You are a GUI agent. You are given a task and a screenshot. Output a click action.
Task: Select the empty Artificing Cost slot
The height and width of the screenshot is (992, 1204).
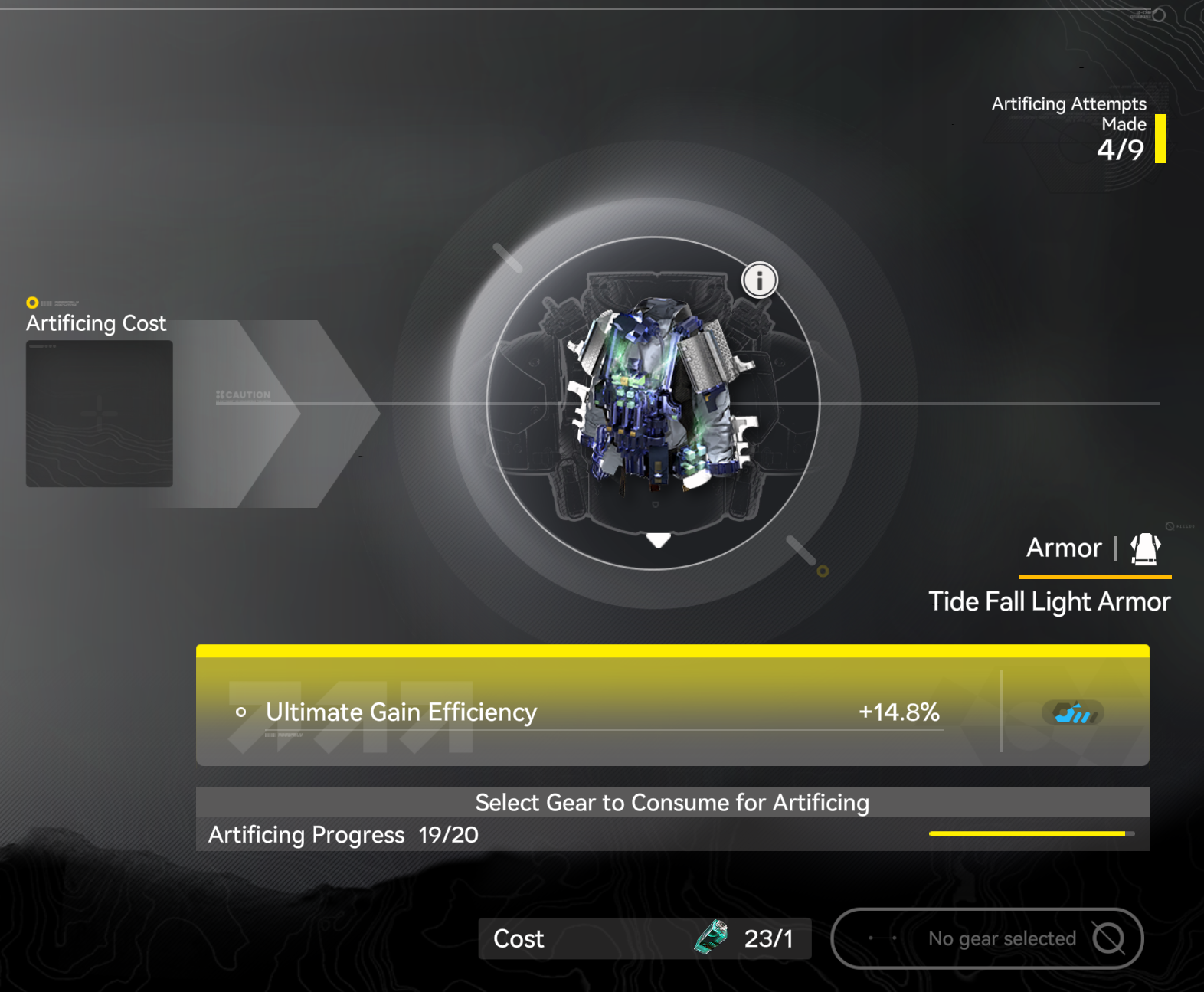tap(100, 414)
